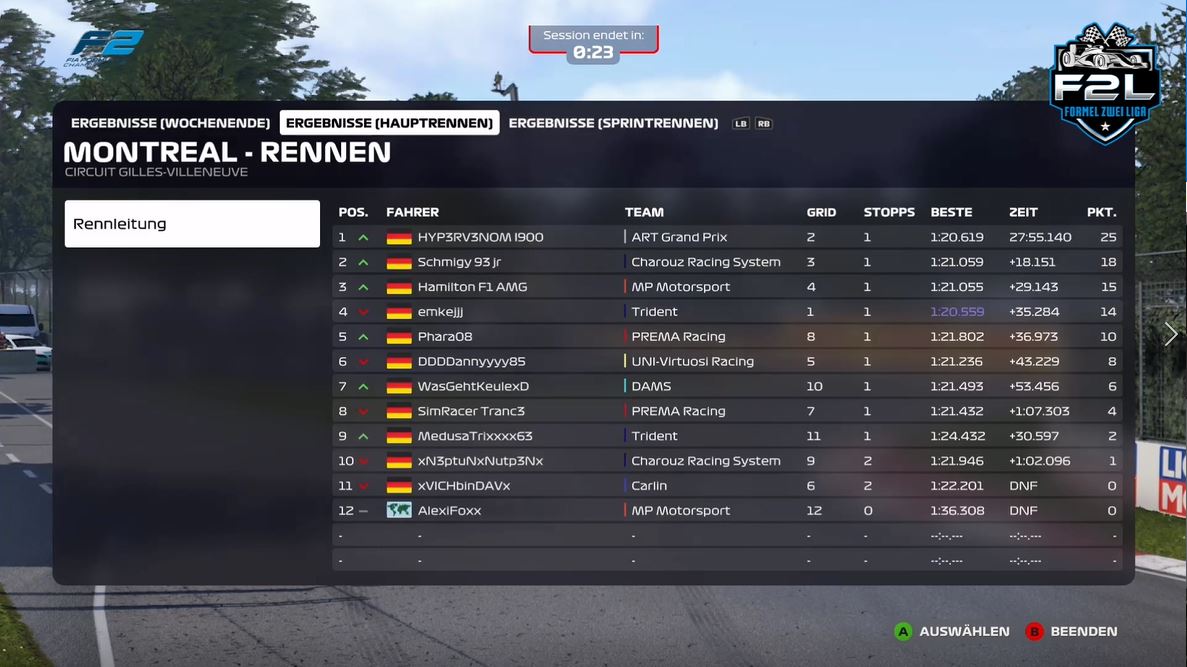Image resolution: width=1187 pixels, height=667 pixels.
Task: Select the Ergebnisse (Hauptrennen) tab
Action: click(x=389, y=123)
